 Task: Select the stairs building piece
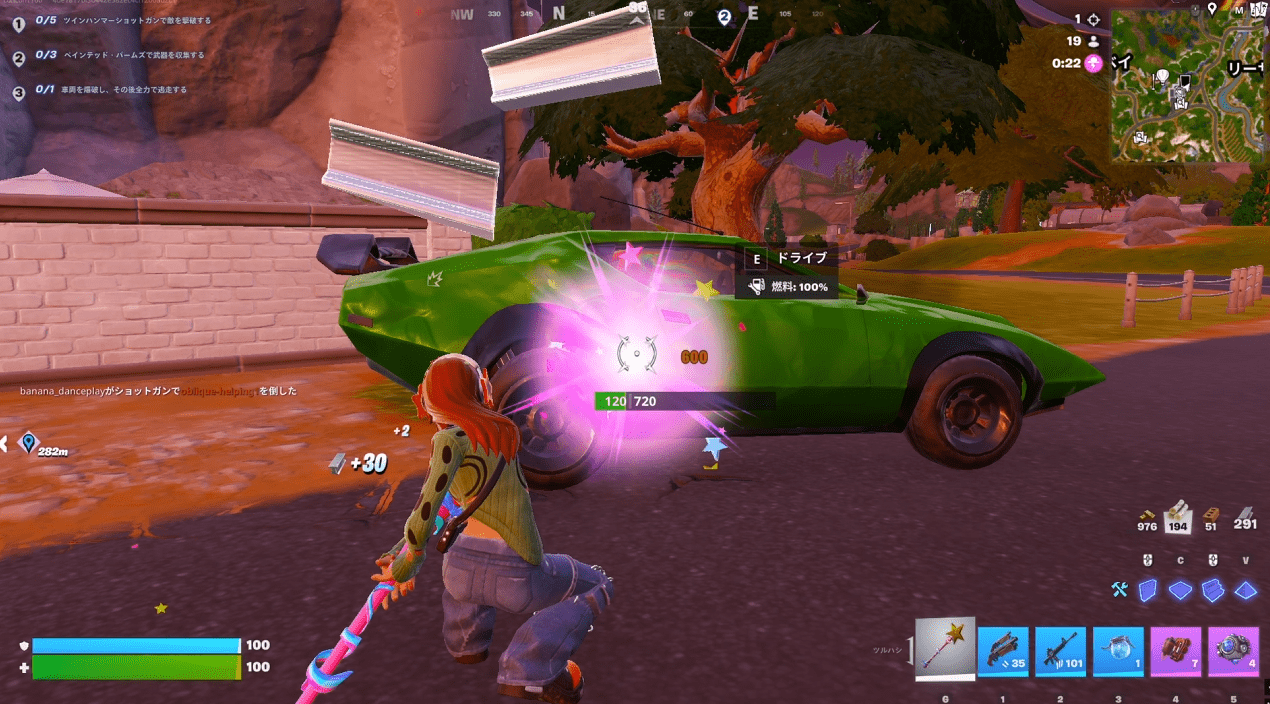tap(1213, 590)
